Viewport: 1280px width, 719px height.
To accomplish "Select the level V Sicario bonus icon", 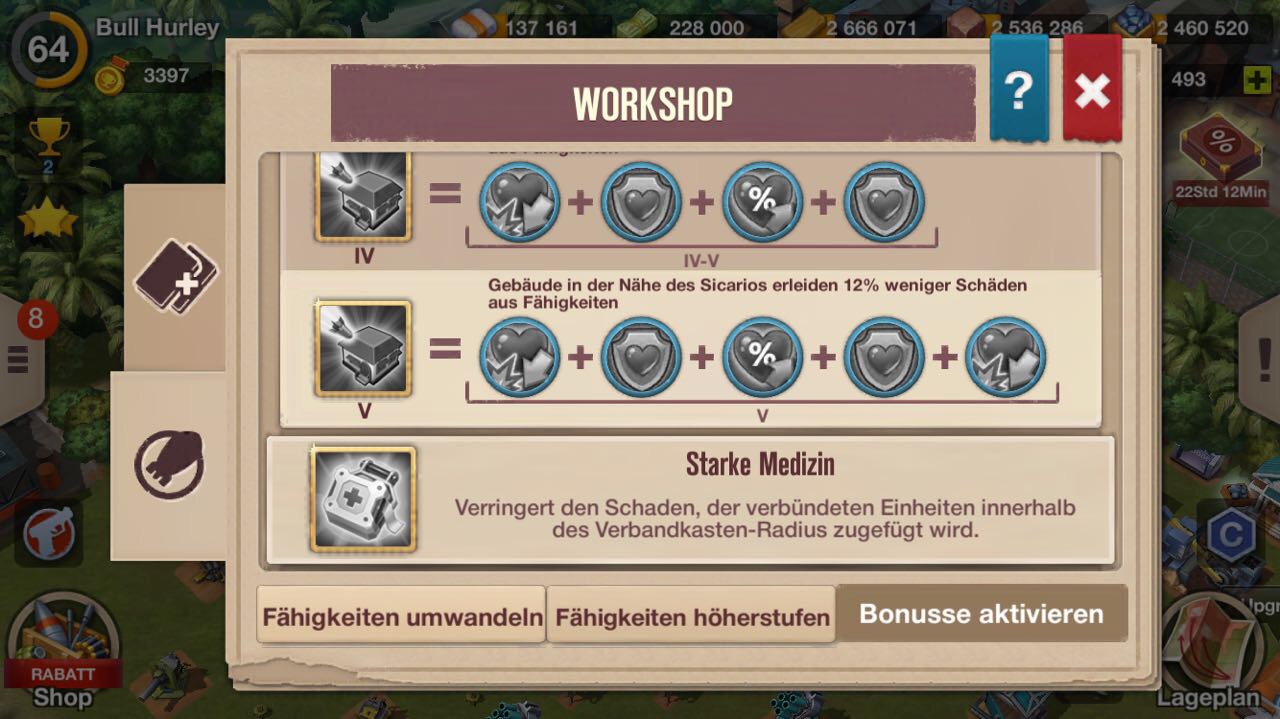I will 364,348.
